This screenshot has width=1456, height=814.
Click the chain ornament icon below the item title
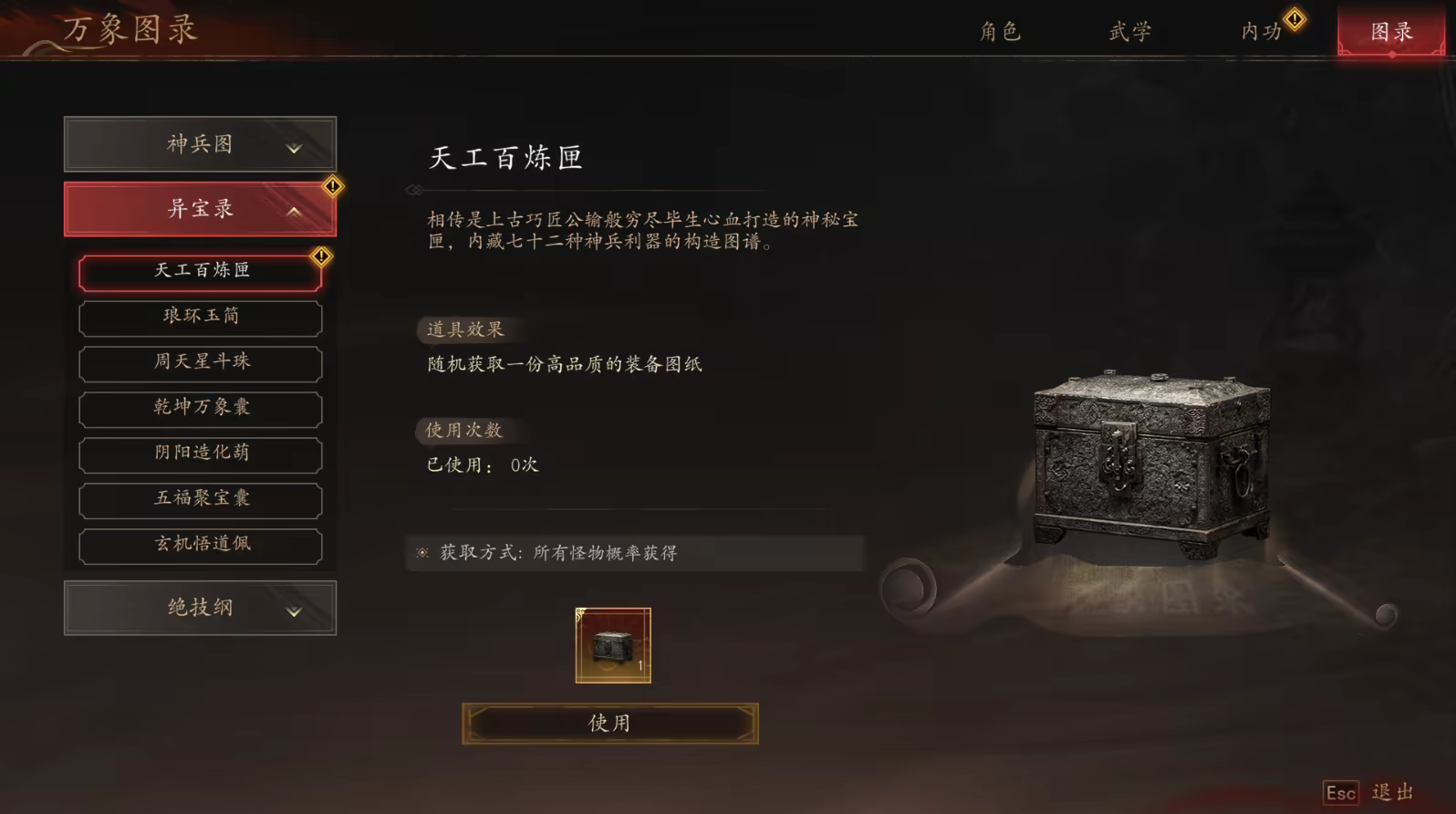click(x=415, y=189)
